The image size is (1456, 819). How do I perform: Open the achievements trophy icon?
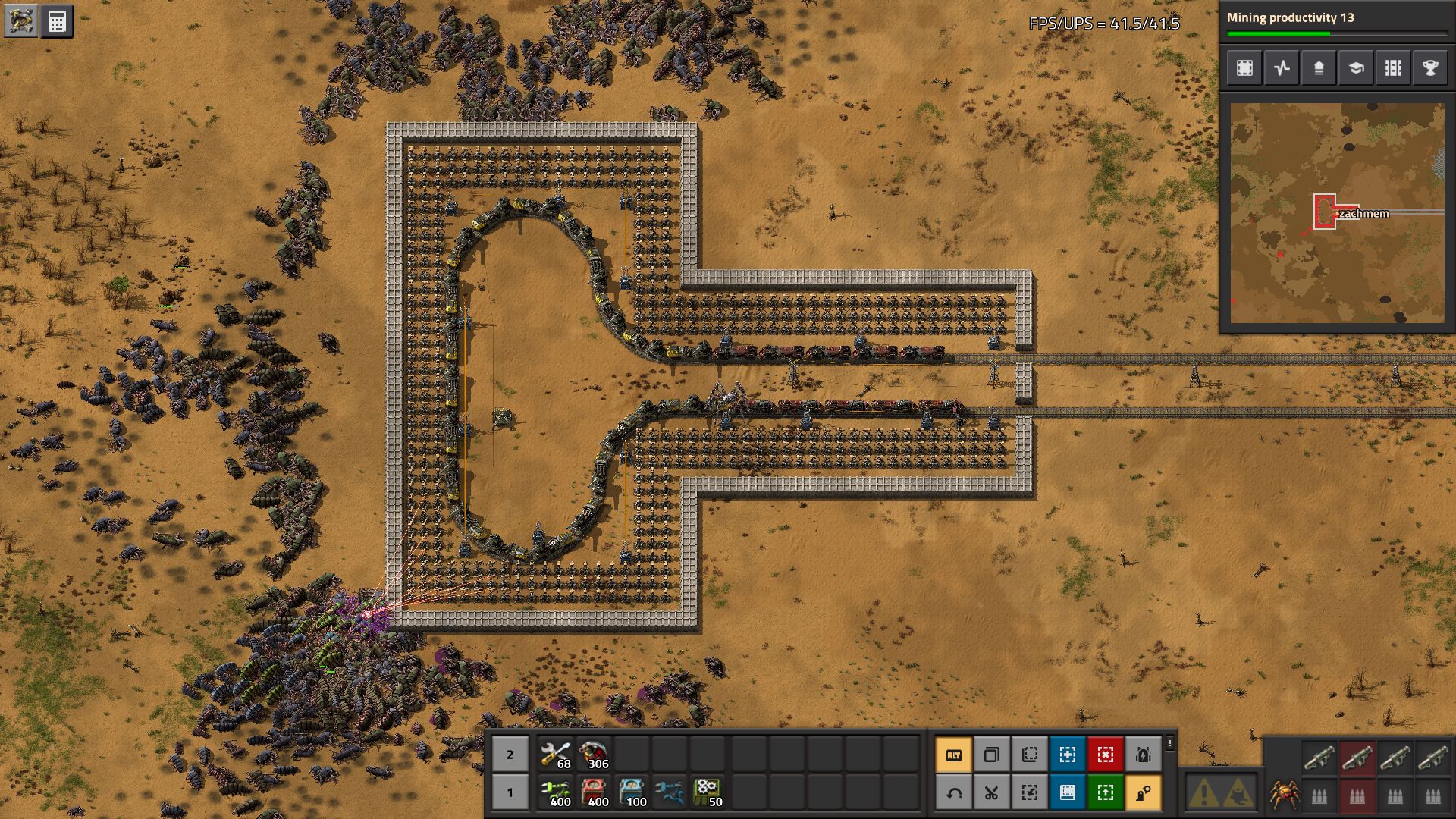coord(1430,68)
